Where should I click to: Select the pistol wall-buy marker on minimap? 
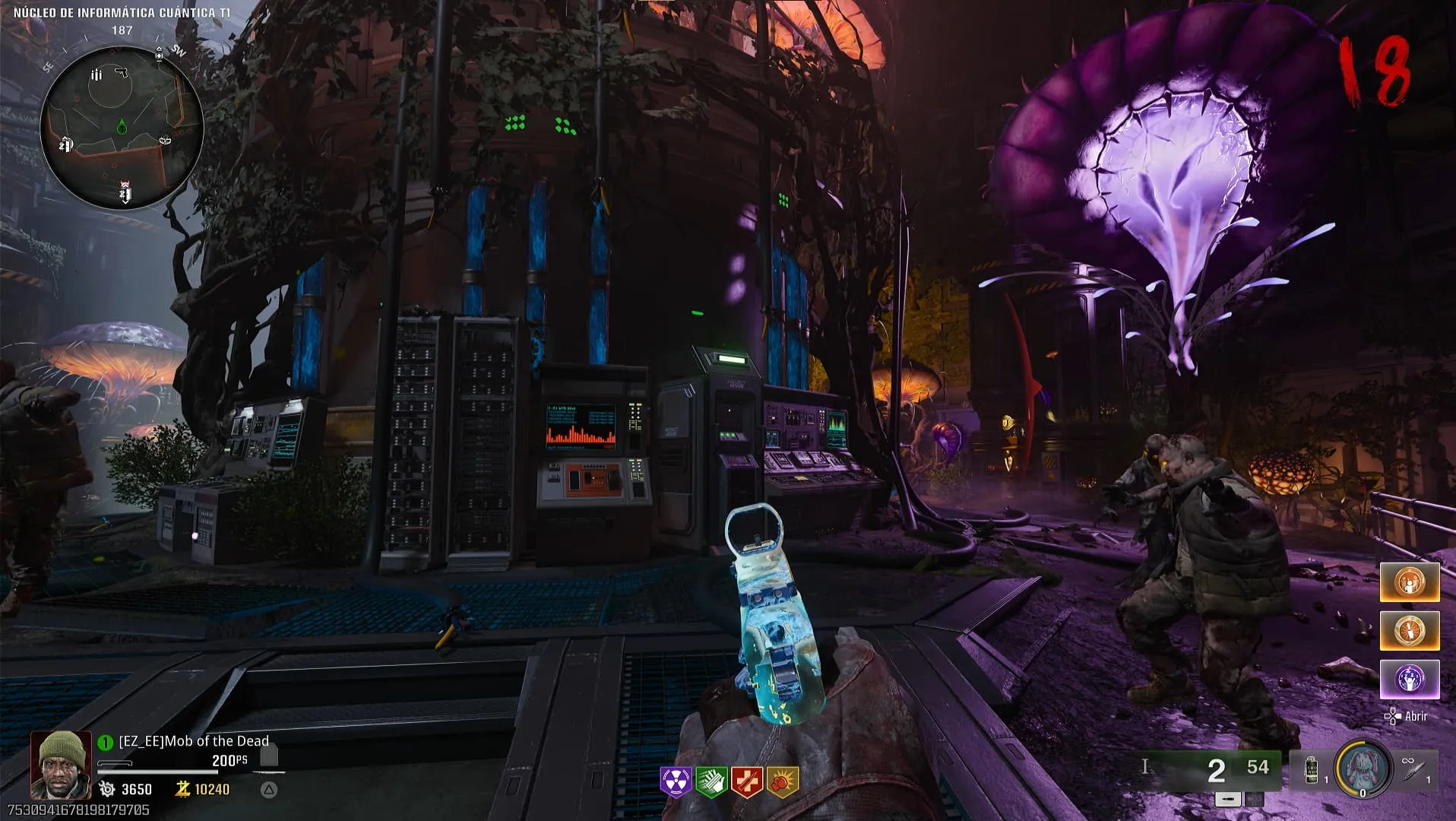click(121, 73)
